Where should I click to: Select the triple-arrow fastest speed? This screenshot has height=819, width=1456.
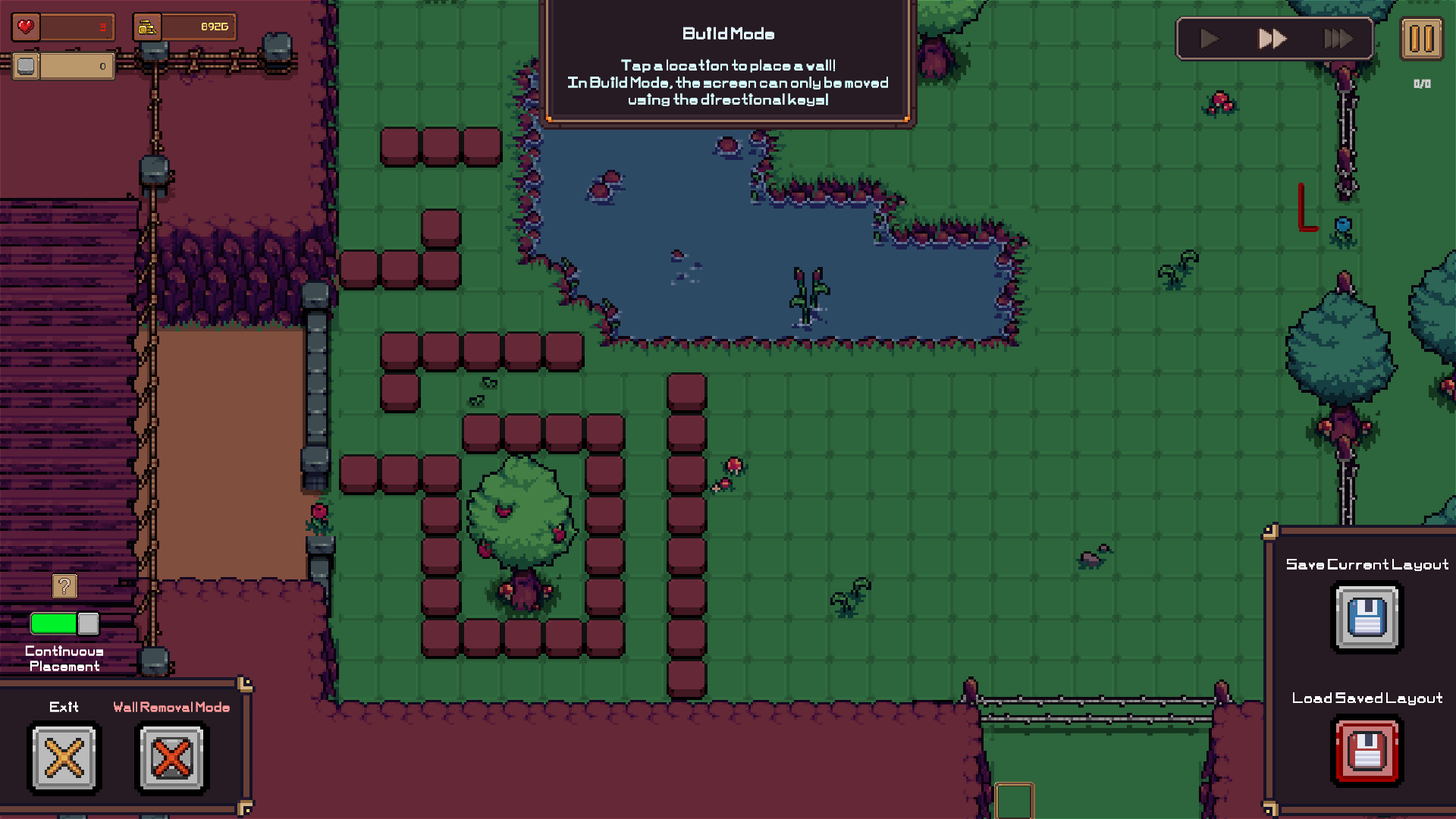(1337, 39)
